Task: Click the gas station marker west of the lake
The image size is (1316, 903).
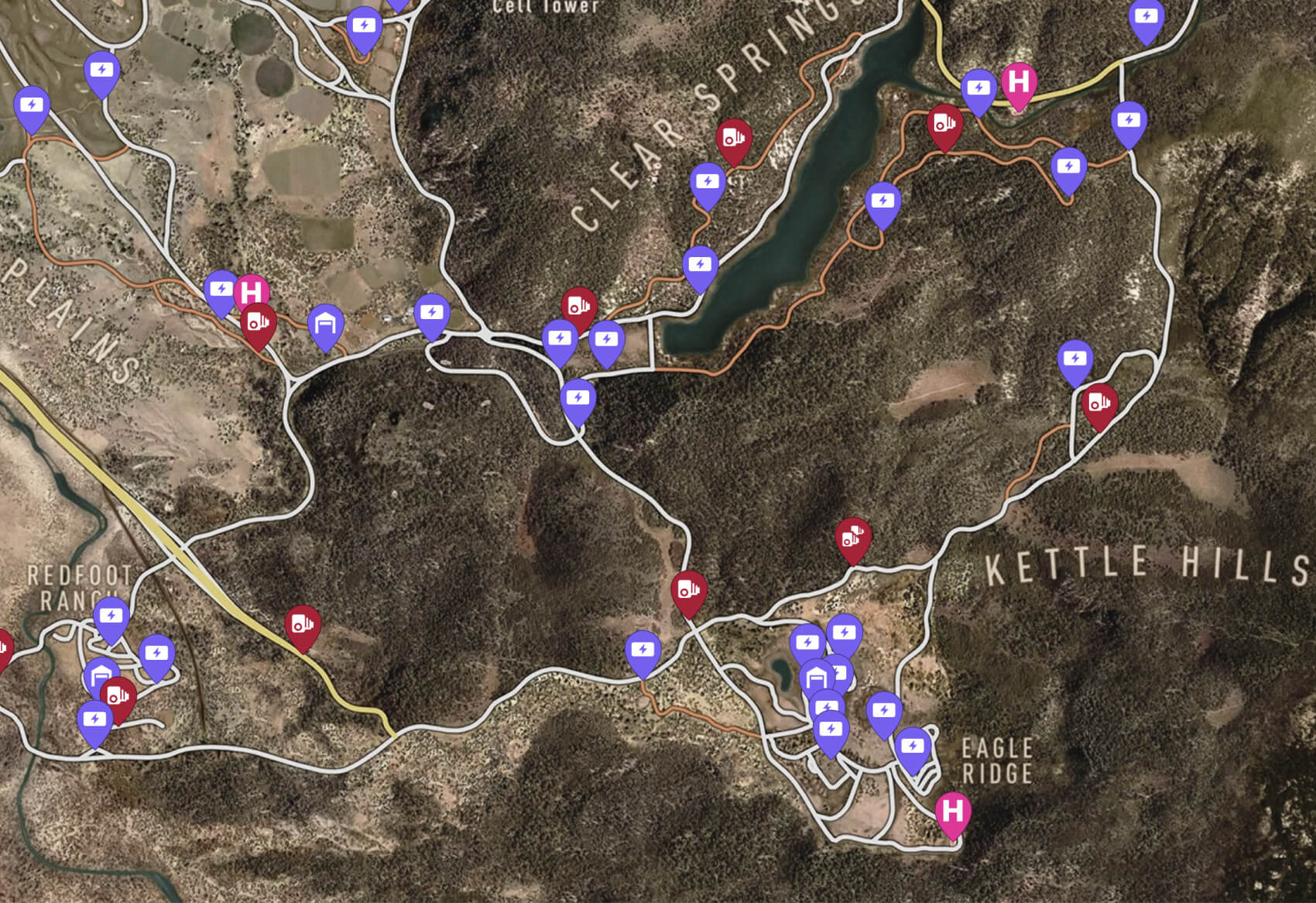Action: [x=578, y=308]
